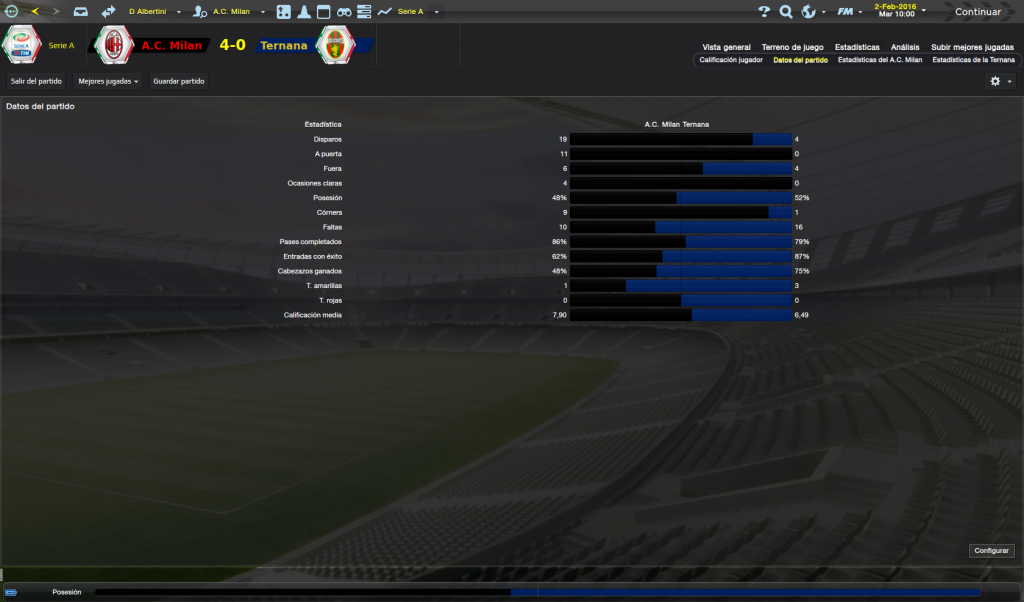The height and width of the screenshot is (602, 1024).
Task: Select the Datos del partido sub-tab
Action: pos(800,60)
